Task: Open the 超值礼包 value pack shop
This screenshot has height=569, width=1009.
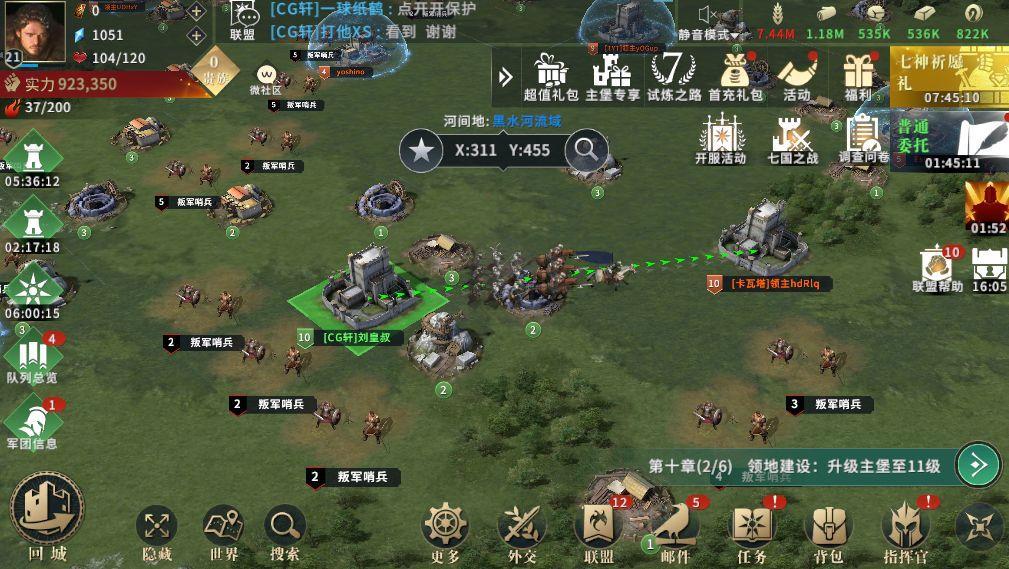Action: click(x=551, y=76)
